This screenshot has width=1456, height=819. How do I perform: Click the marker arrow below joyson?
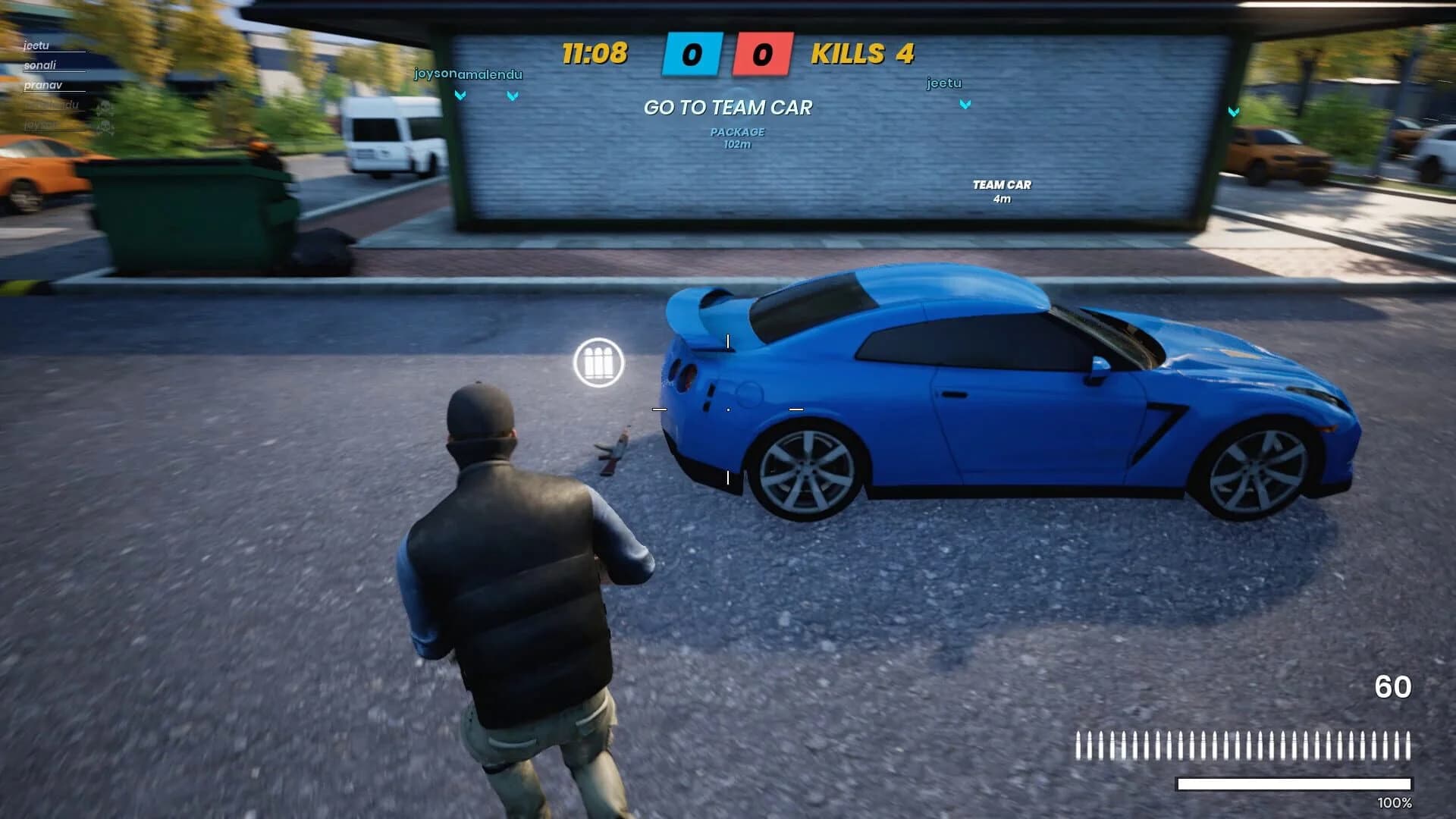[x=459, y=95]
